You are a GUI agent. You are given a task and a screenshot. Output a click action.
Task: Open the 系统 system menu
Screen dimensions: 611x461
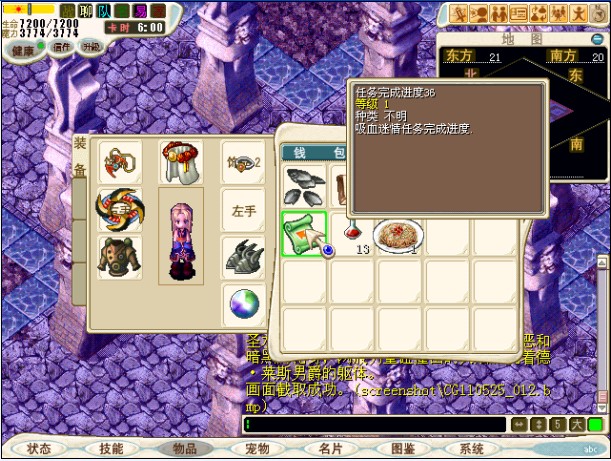pos(471,450)
